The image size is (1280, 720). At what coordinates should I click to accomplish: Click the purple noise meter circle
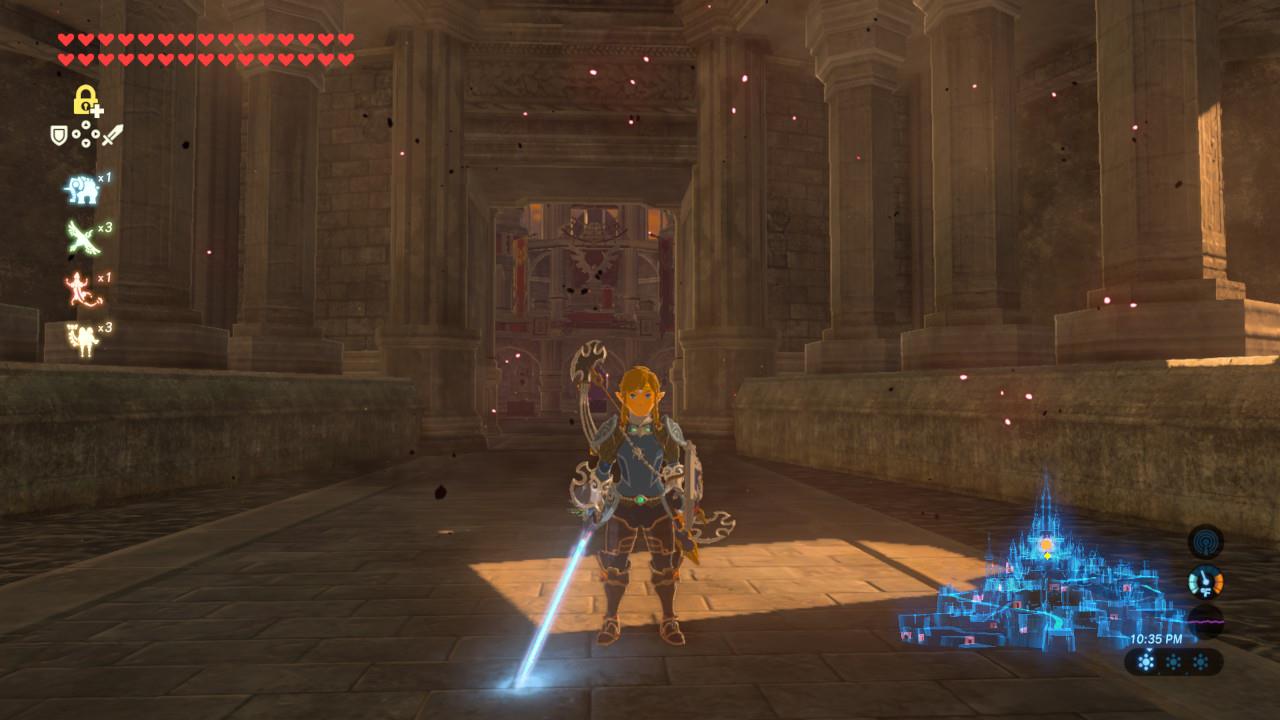coord(1205,621)
